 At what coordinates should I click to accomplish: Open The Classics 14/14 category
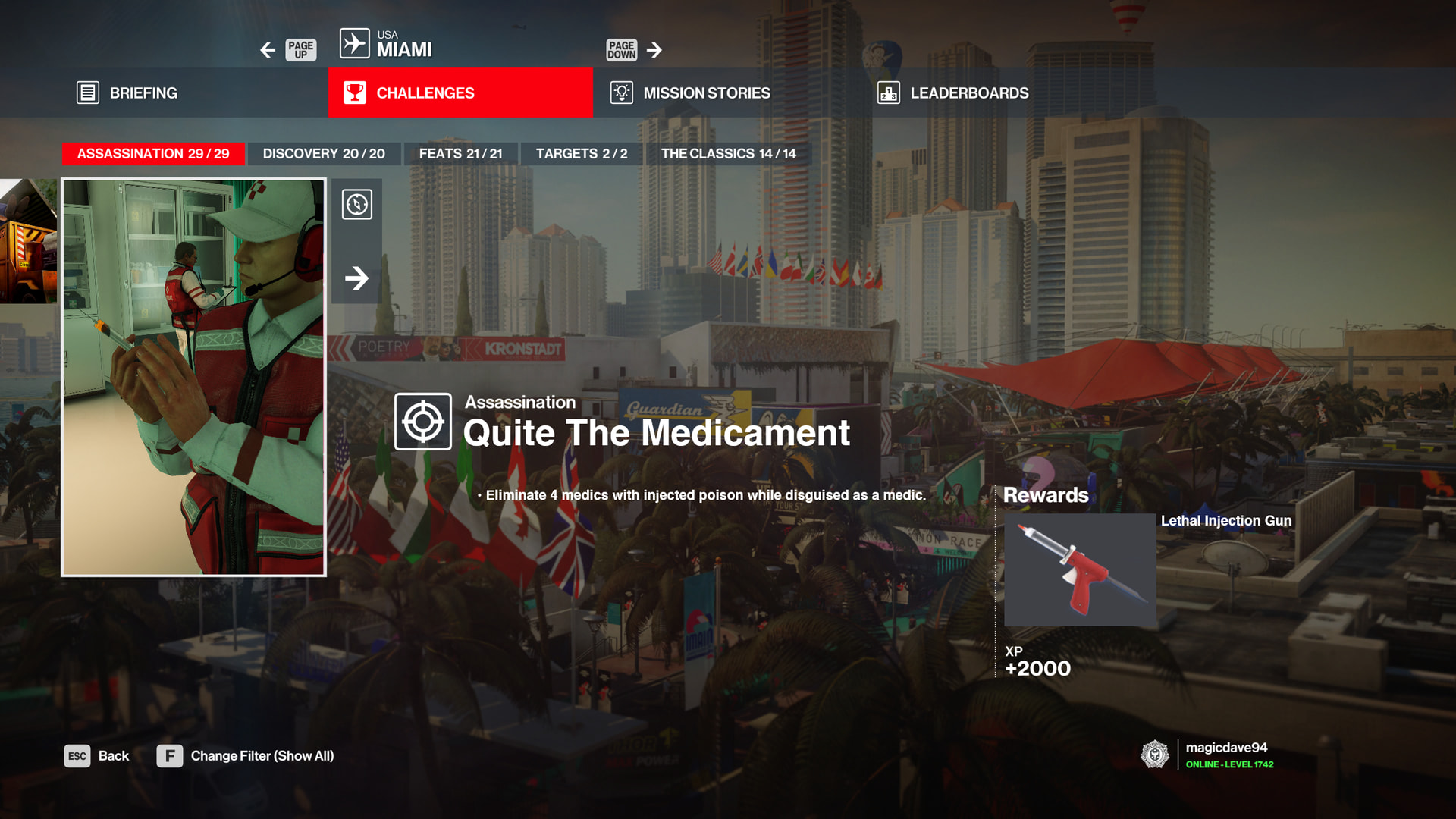(x=728, y=153)
